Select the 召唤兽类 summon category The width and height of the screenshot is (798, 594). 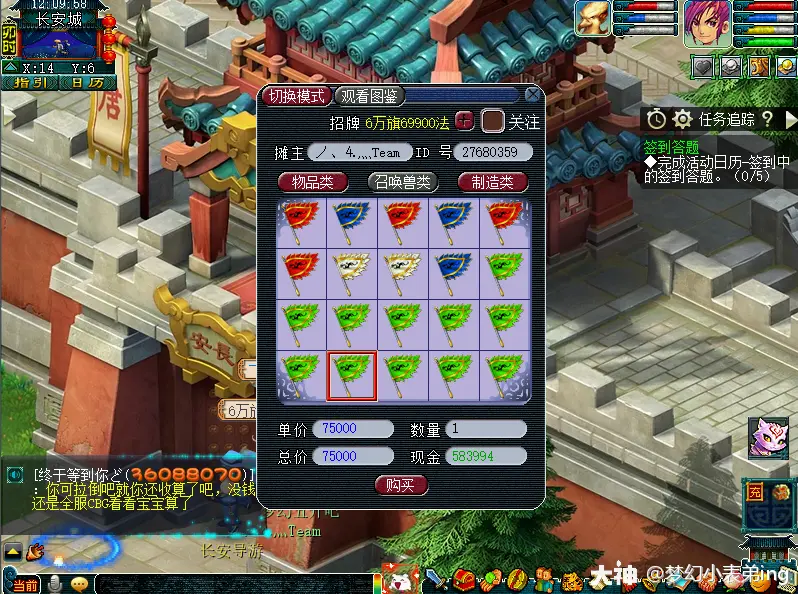[401, 182]
